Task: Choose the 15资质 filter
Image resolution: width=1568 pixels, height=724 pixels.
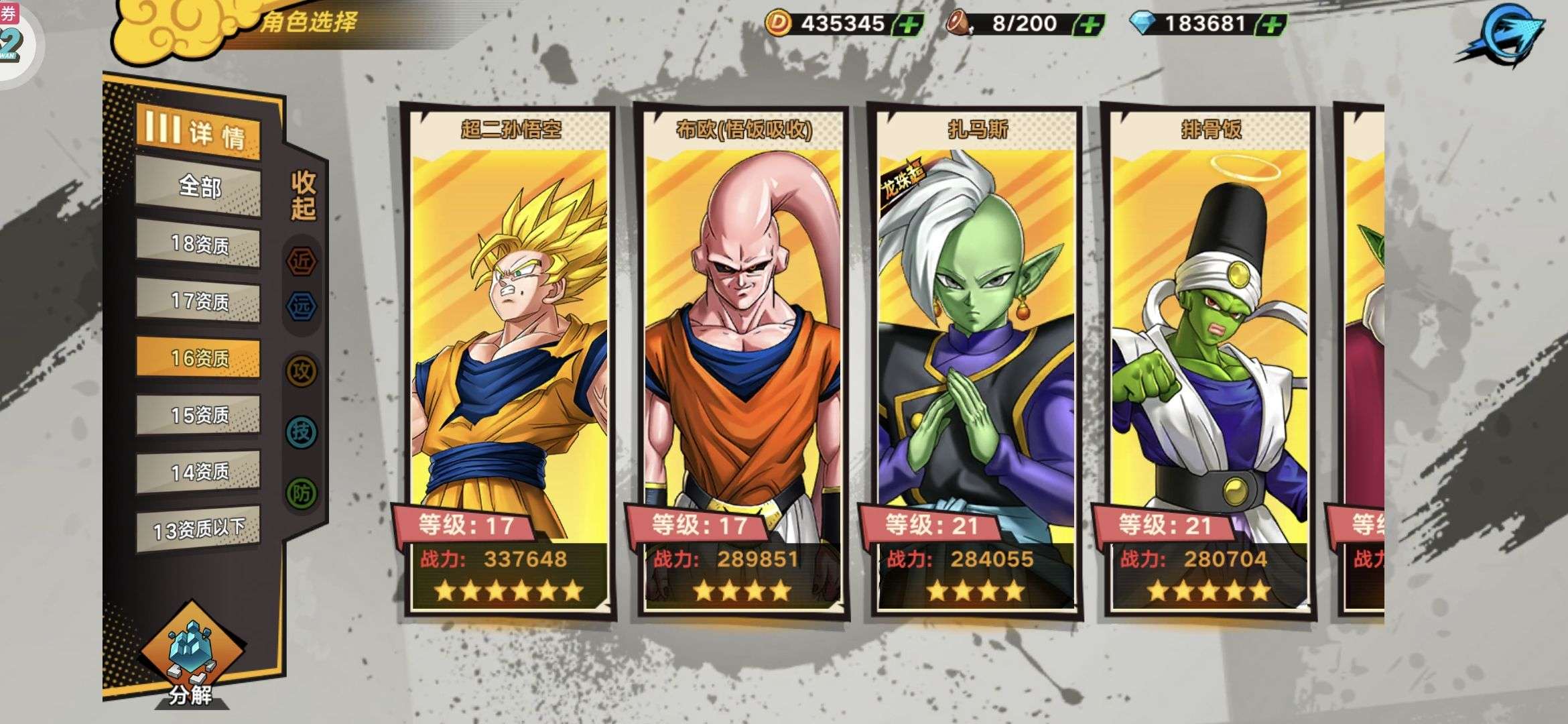Action: point(198,415)
